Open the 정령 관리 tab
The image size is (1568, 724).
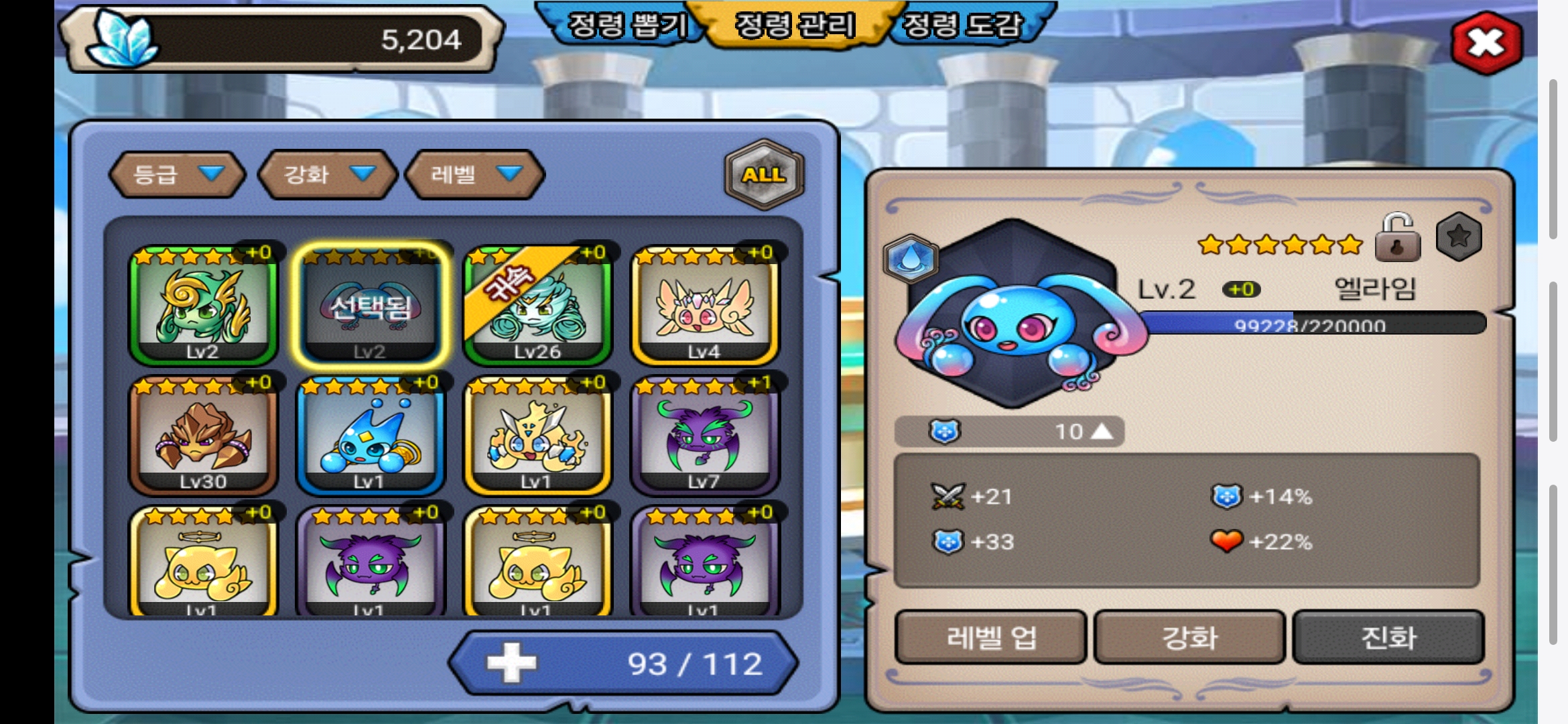pyautogui.click(x=795, y=25)
